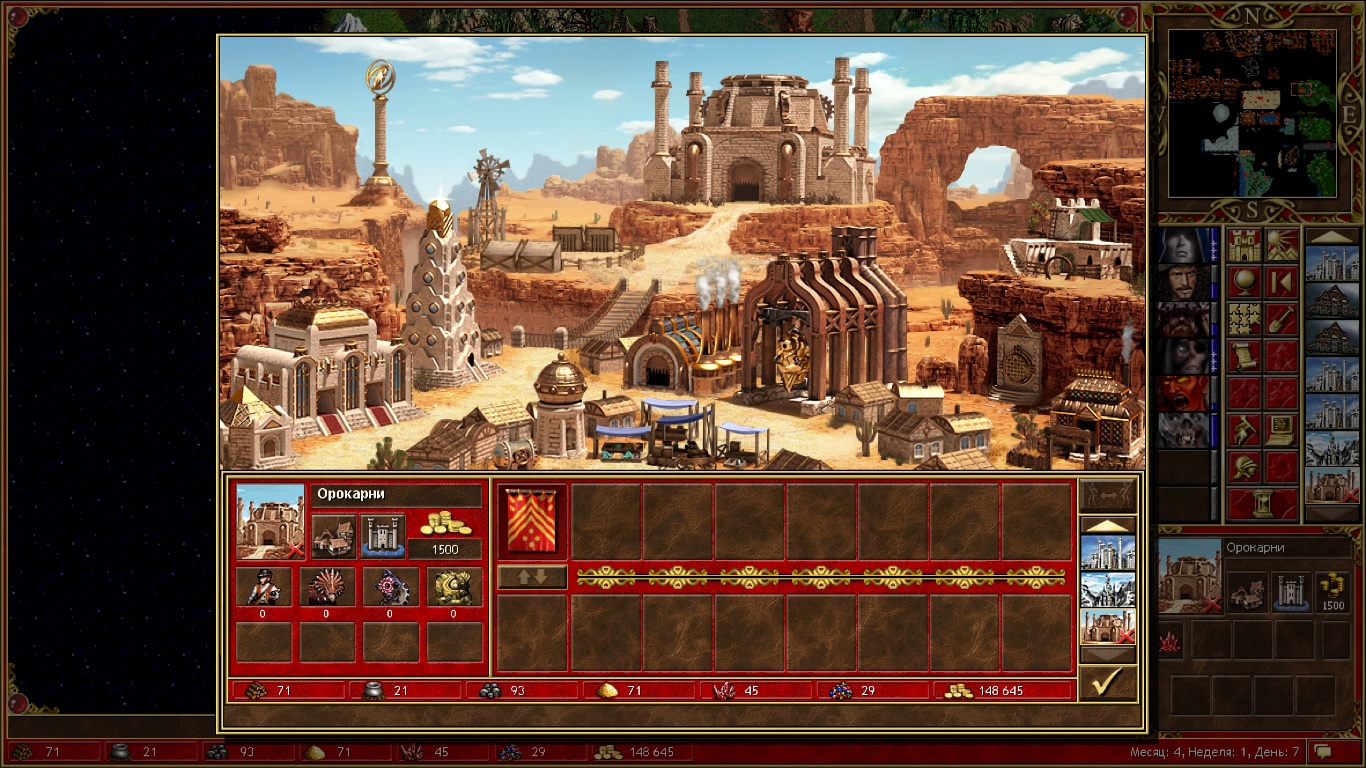Close the town screen with the checkmark button
Image resolution: width=1366 pixels, height=768 pixels.
tap(1107, 683)
